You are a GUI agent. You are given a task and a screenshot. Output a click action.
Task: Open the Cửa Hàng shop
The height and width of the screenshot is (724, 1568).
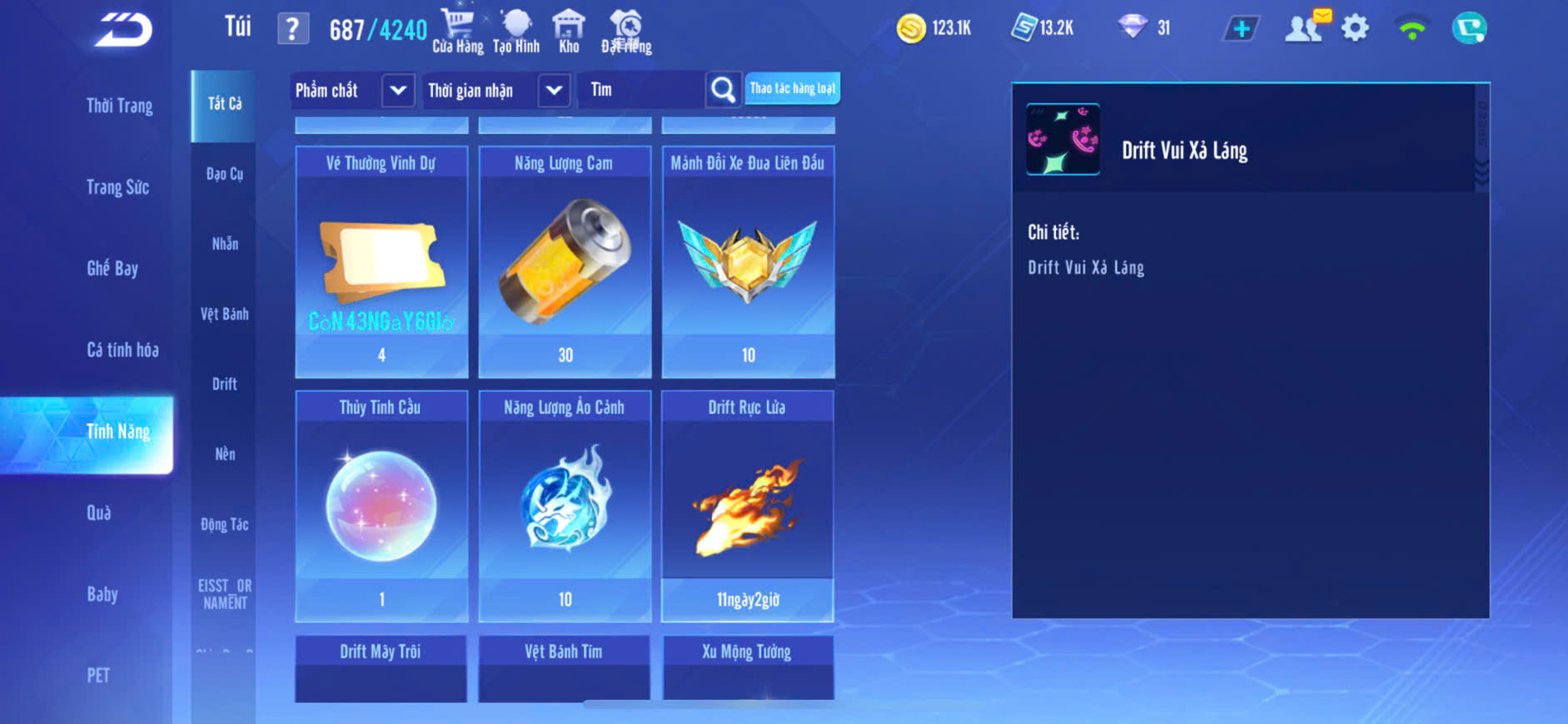pyautogui.click(x=457, y=31)
